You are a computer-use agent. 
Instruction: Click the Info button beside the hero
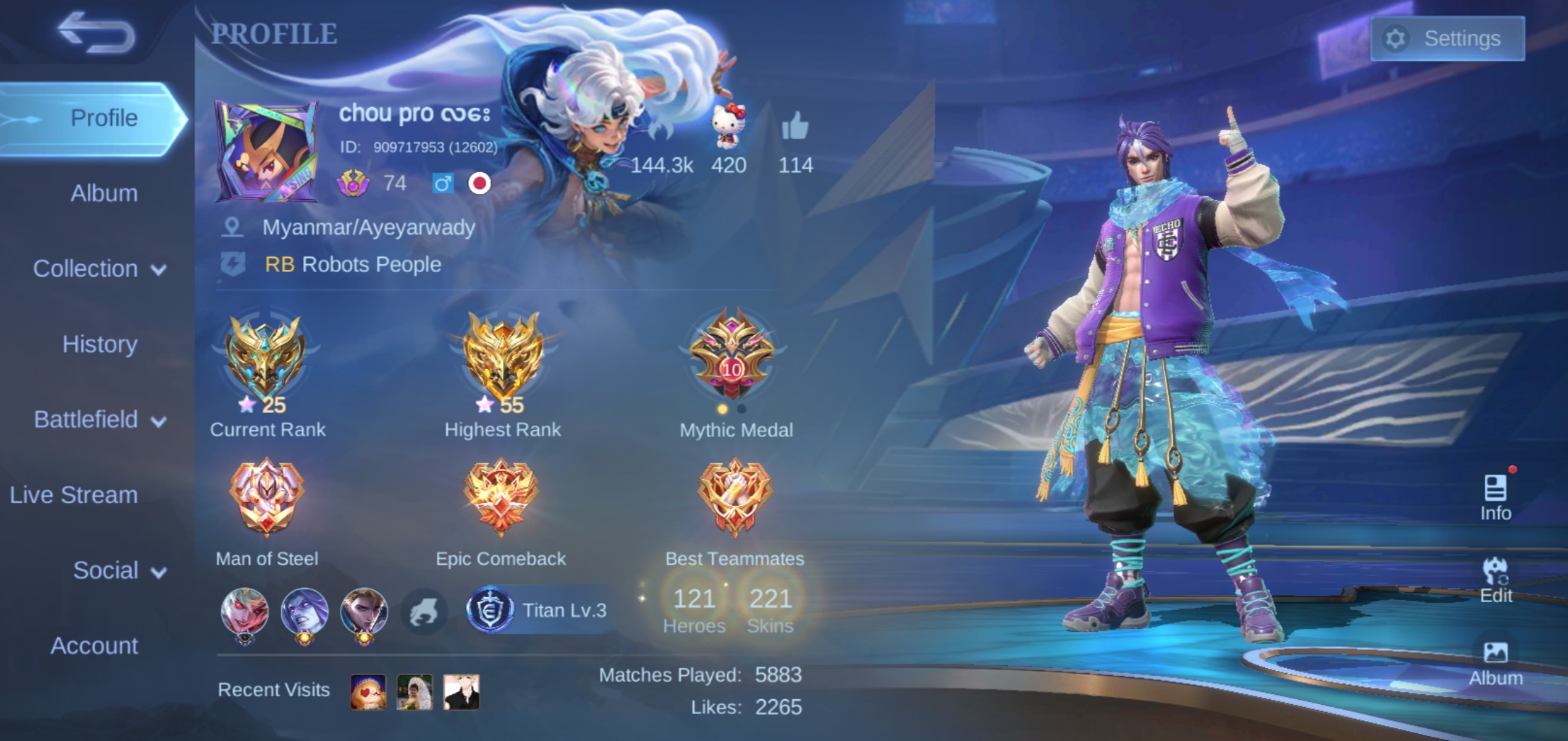(1495, 497)
